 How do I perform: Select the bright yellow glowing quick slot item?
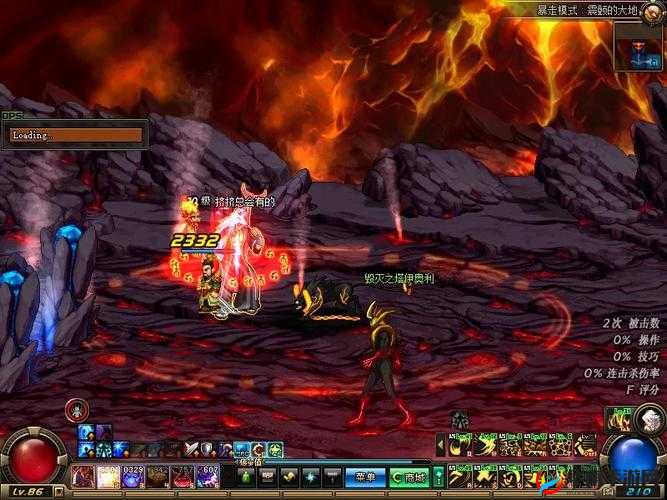(108, 477)
